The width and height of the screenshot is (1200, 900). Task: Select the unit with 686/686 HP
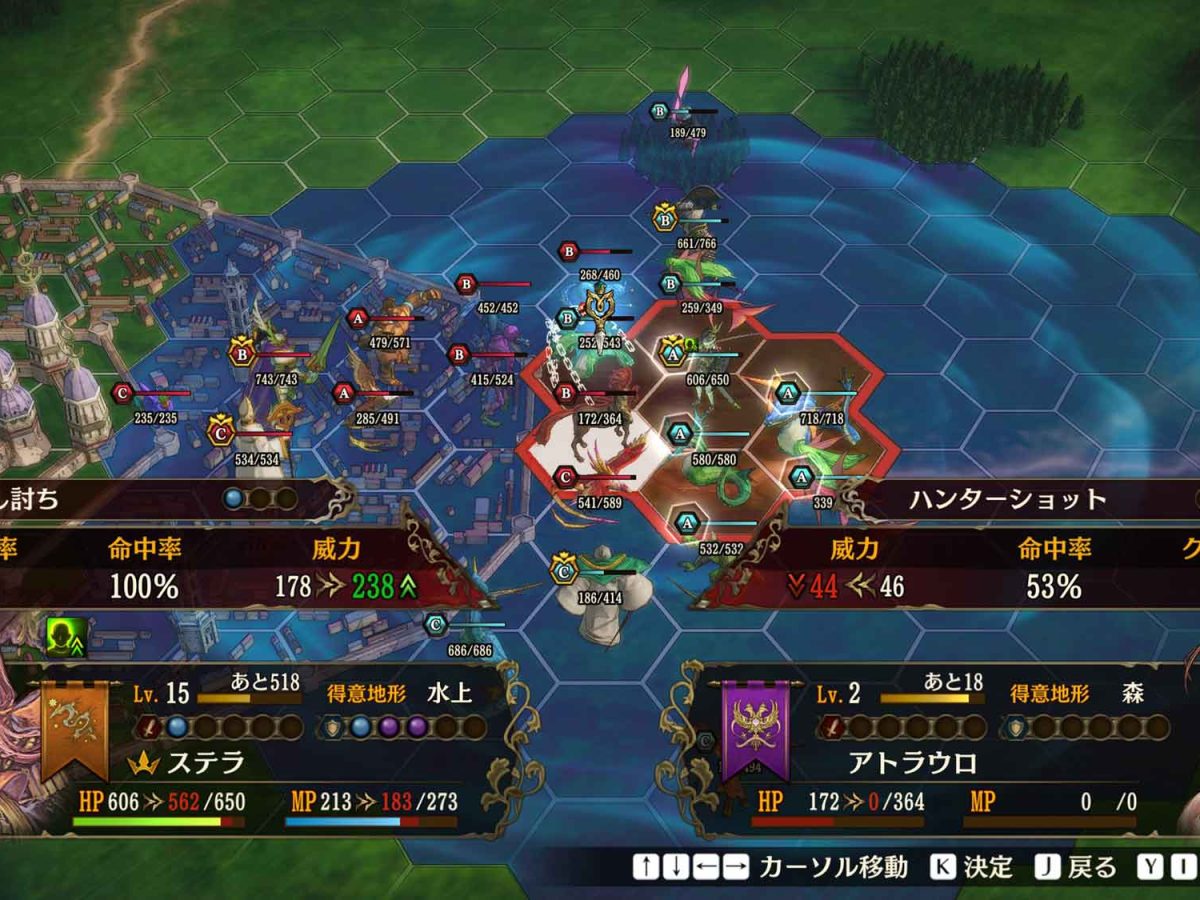click(470, 630)
